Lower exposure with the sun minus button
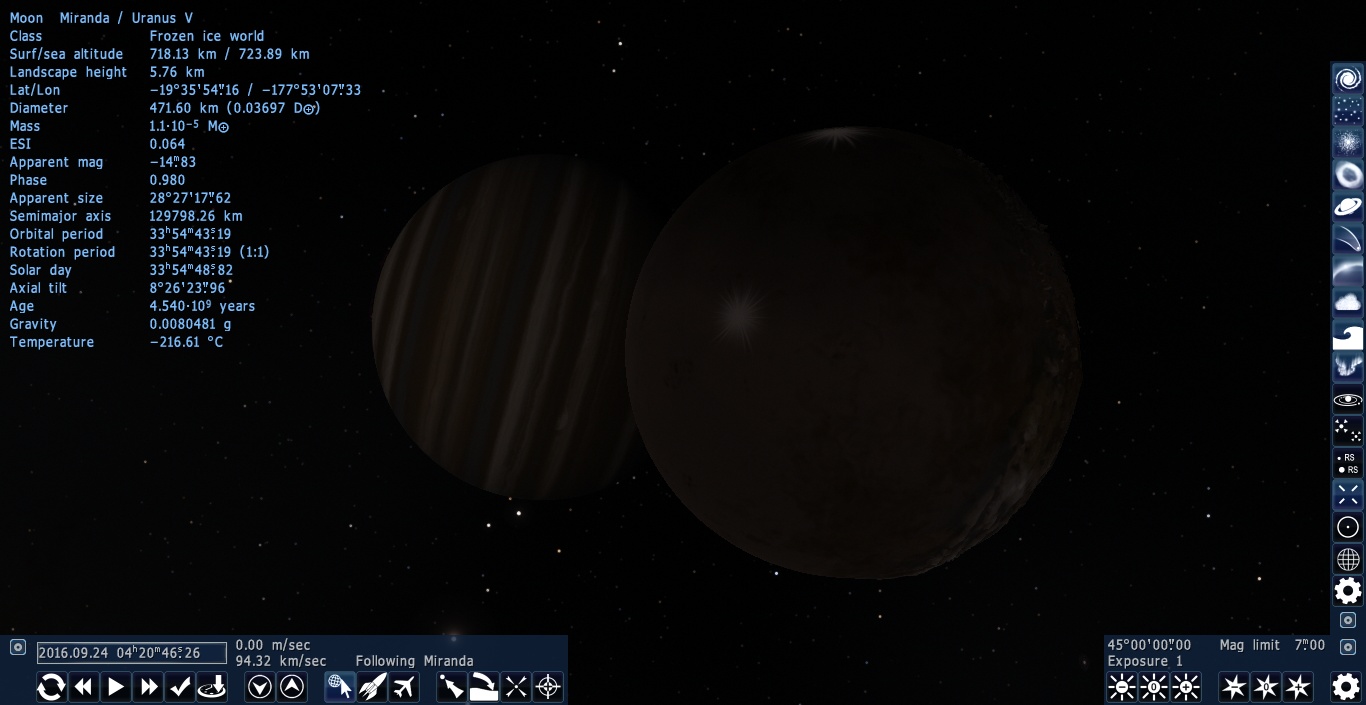Image resolution: width=1366 pixels, height=705 pixels. tap(1122, 687)
